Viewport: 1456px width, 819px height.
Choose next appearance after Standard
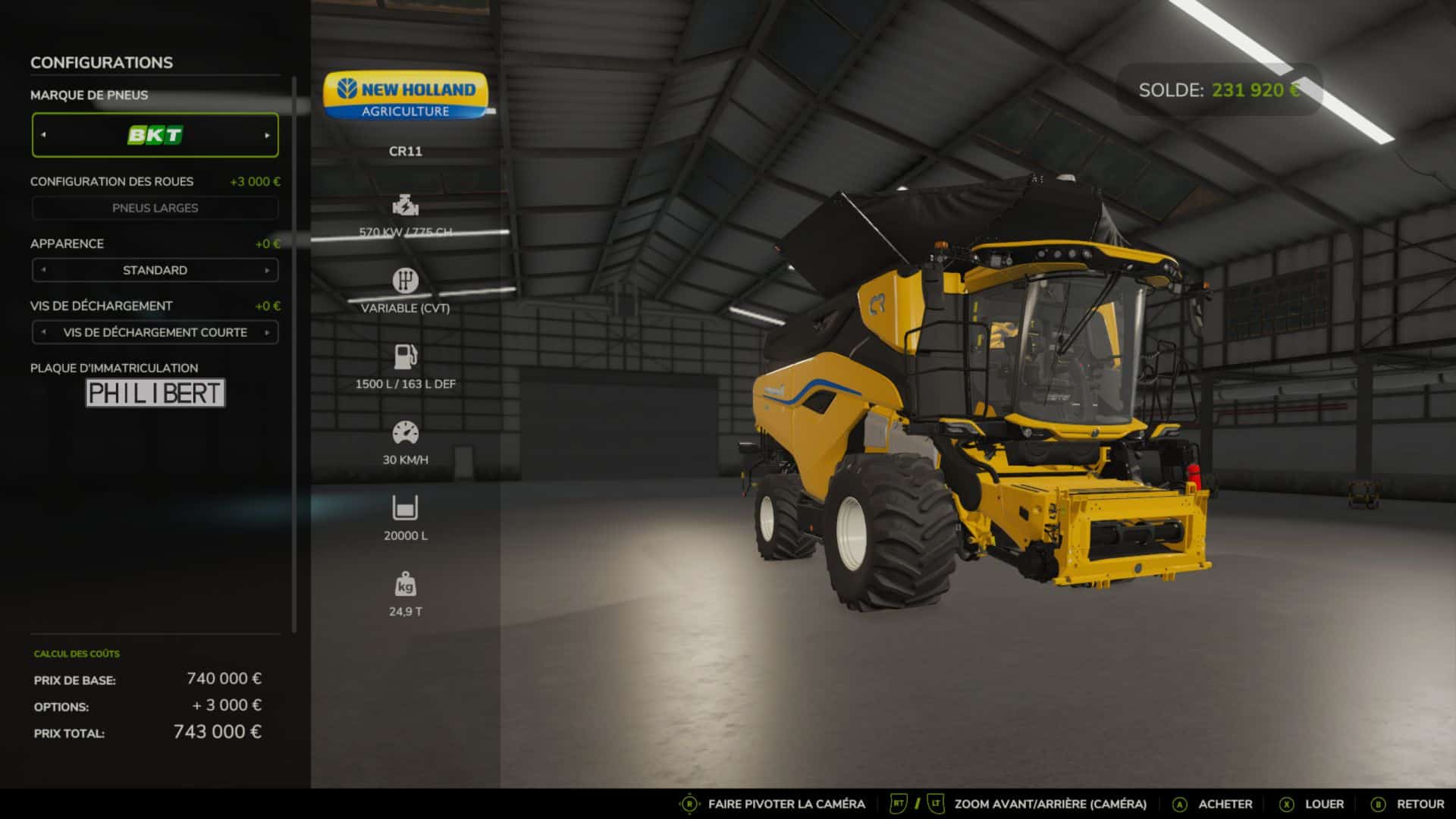tap(267, 270)
